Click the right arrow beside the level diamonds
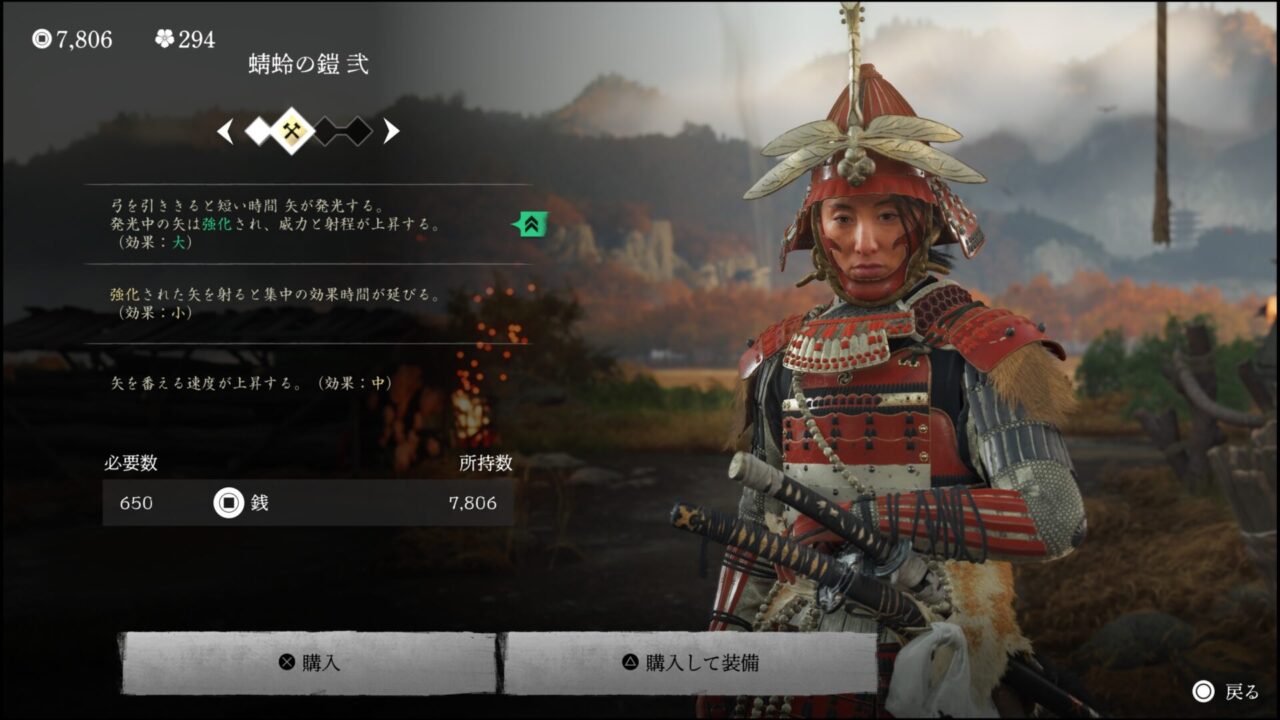 point(391,131)
